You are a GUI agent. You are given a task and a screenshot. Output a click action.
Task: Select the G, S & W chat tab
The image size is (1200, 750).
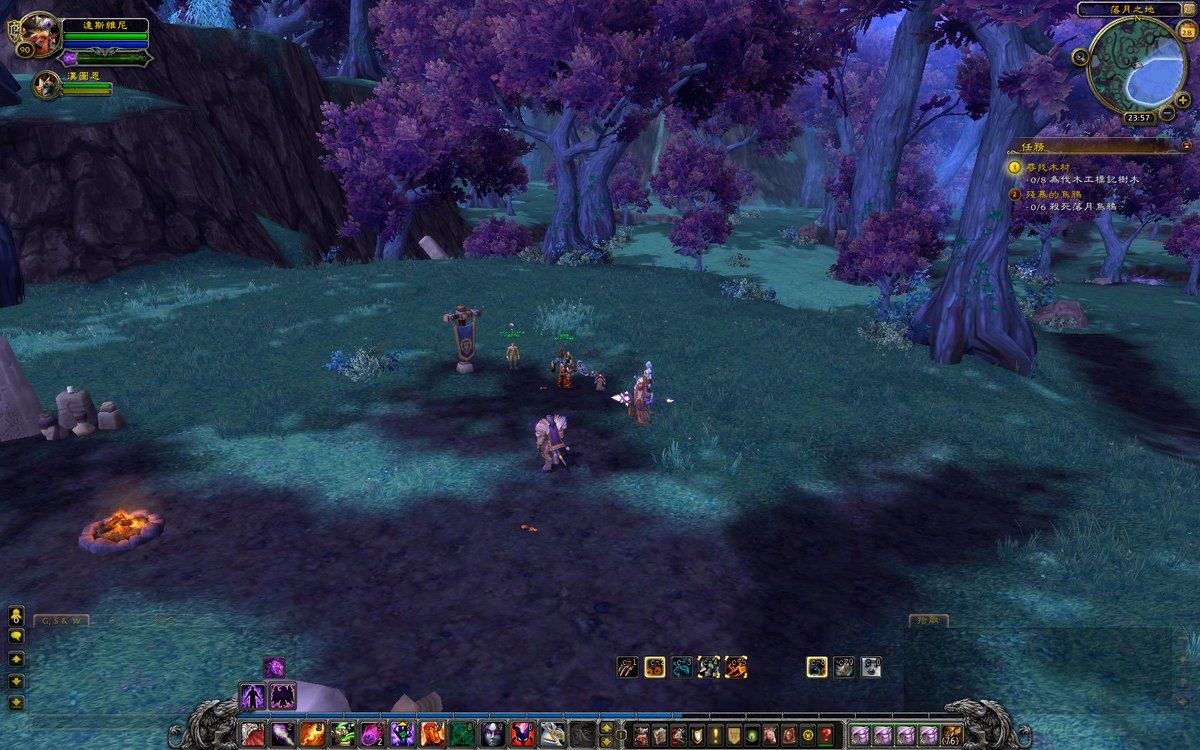61,621
